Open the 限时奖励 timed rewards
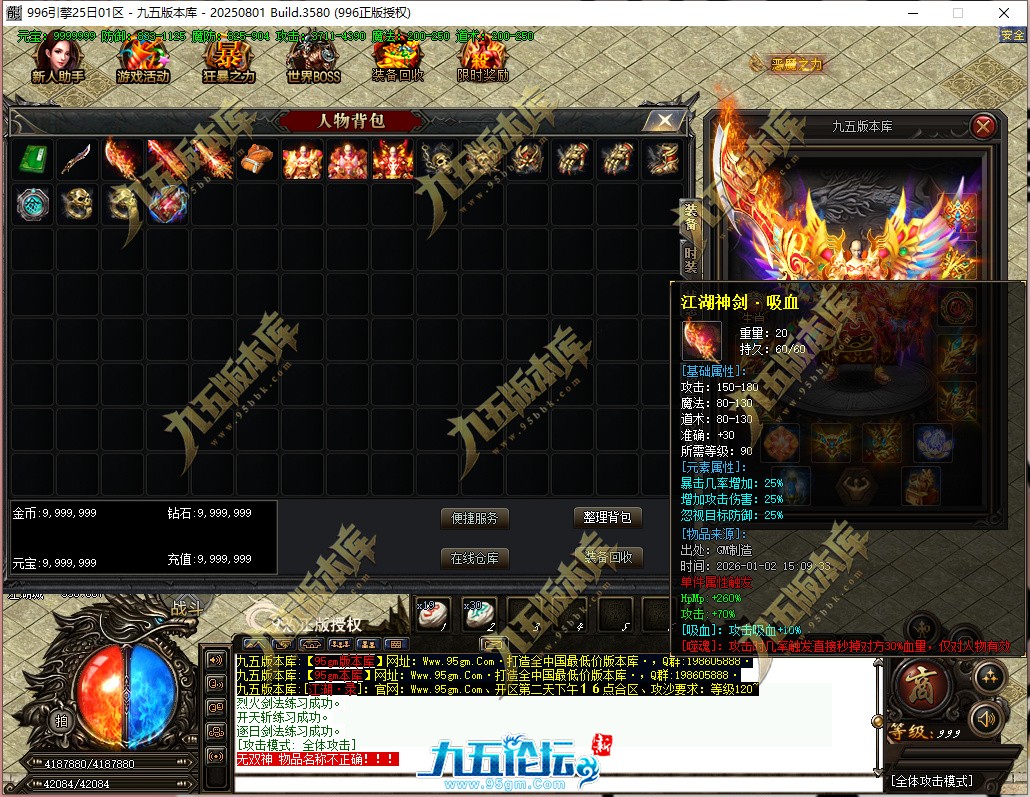1030x797 pixels. [x=483, y=61]
